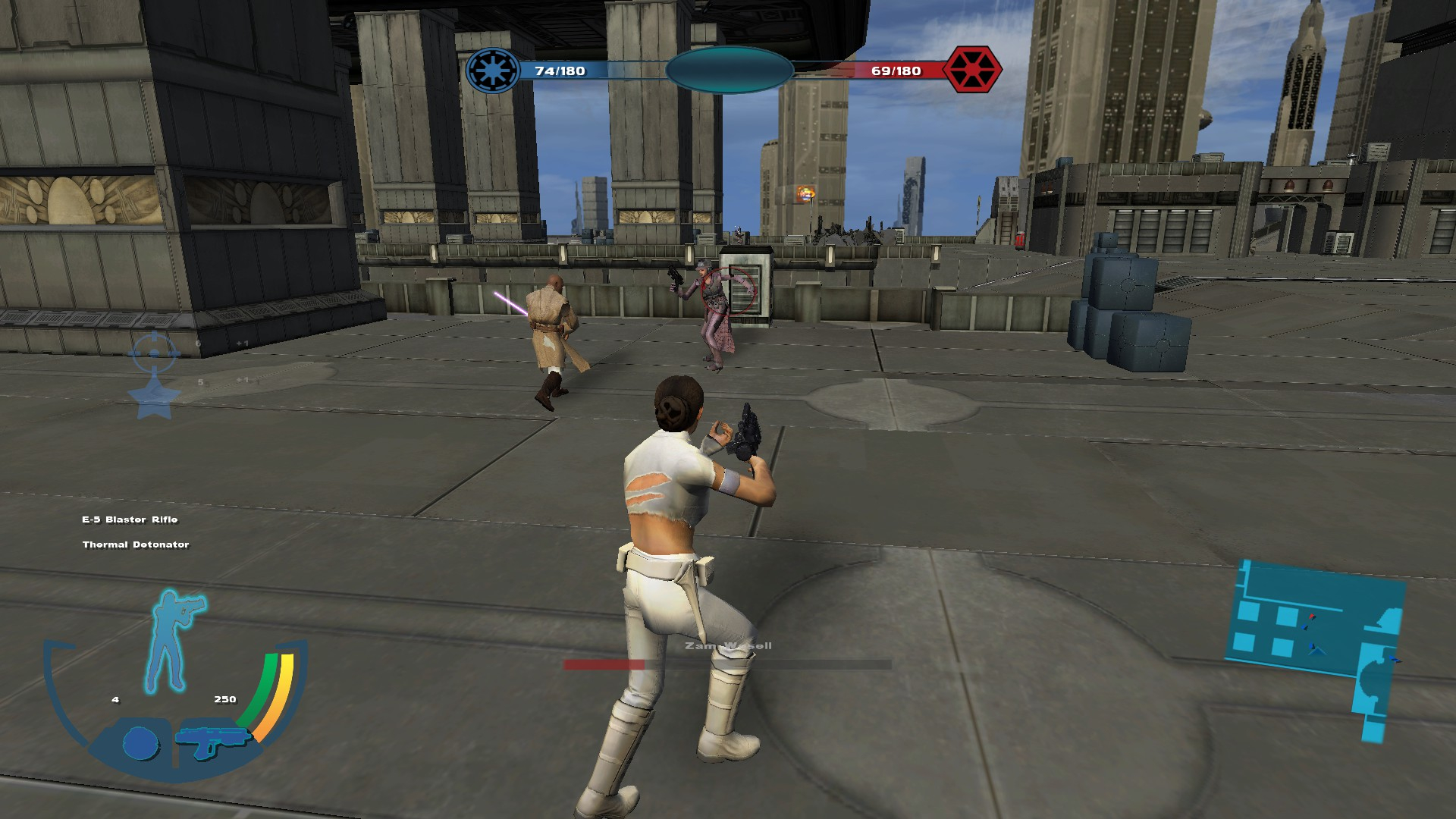Image resolution: width=1456 pixels, height=819 pixels.
Task: Click the faded star award icon
Action: tap(154, 397)
